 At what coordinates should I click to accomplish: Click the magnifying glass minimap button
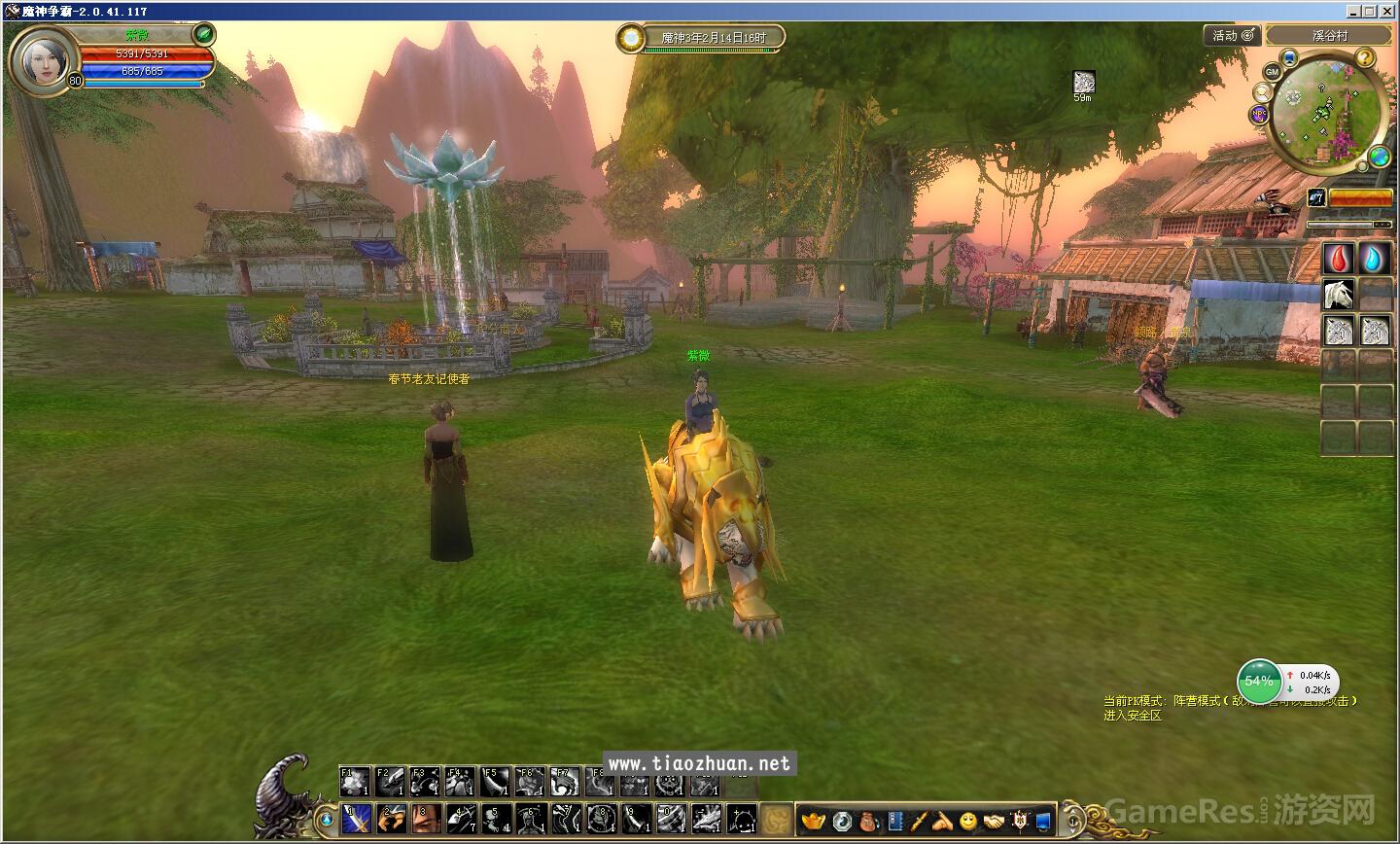click(1262, 92)
